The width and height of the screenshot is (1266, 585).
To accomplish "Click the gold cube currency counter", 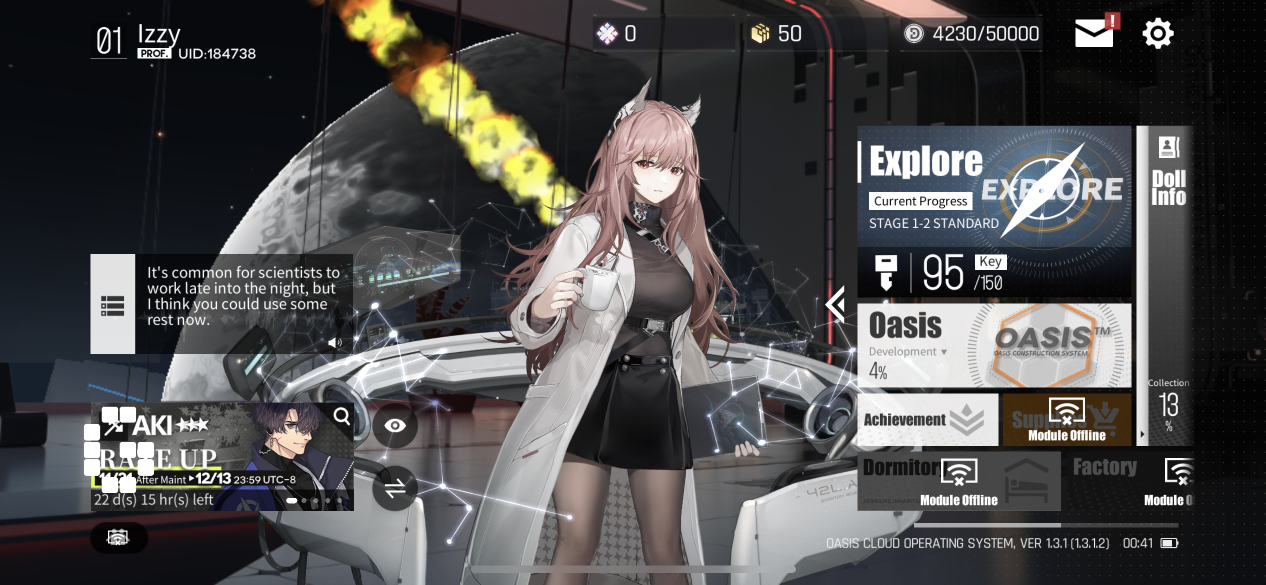I will pyautogui.click(x=777, y=34).
